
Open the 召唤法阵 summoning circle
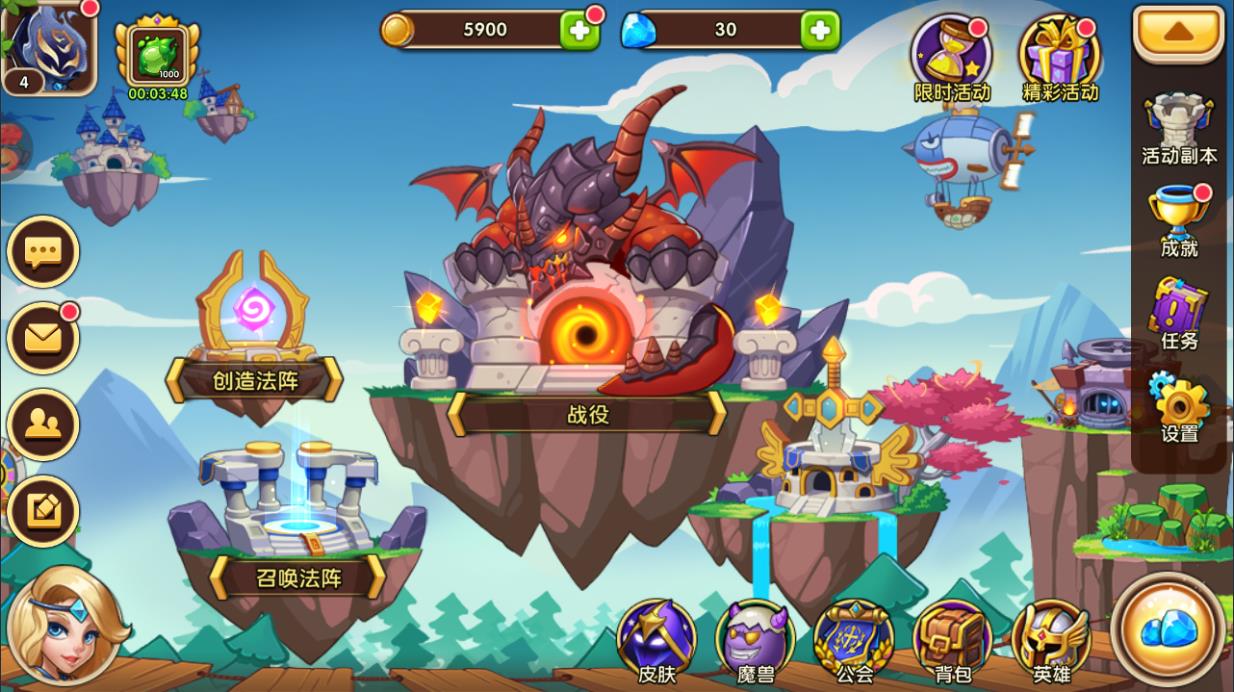[297, 577]
